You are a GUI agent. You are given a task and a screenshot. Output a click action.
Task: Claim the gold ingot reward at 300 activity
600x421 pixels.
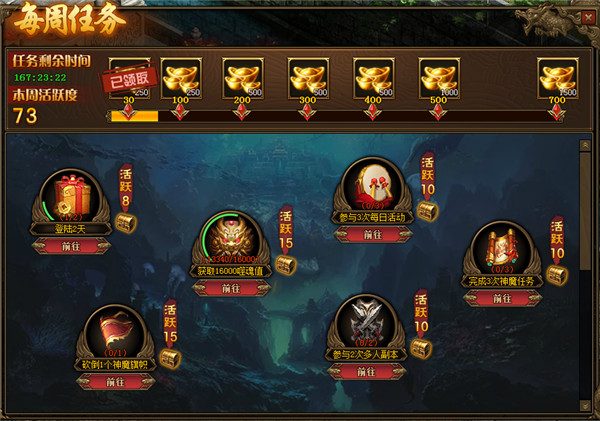pos(308,78)
